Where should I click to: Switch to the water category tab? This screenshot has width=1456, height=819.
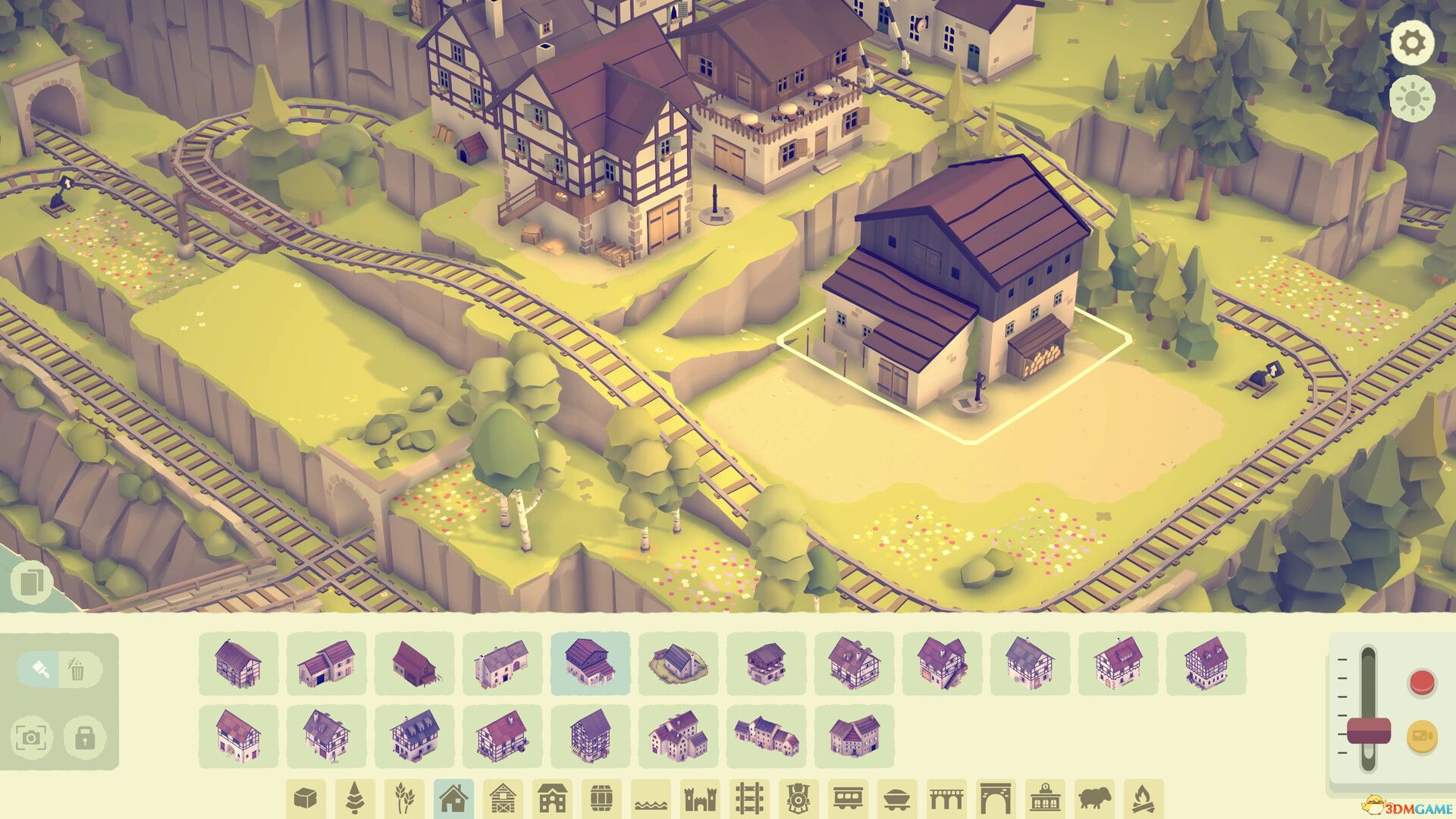click(649, 797)
